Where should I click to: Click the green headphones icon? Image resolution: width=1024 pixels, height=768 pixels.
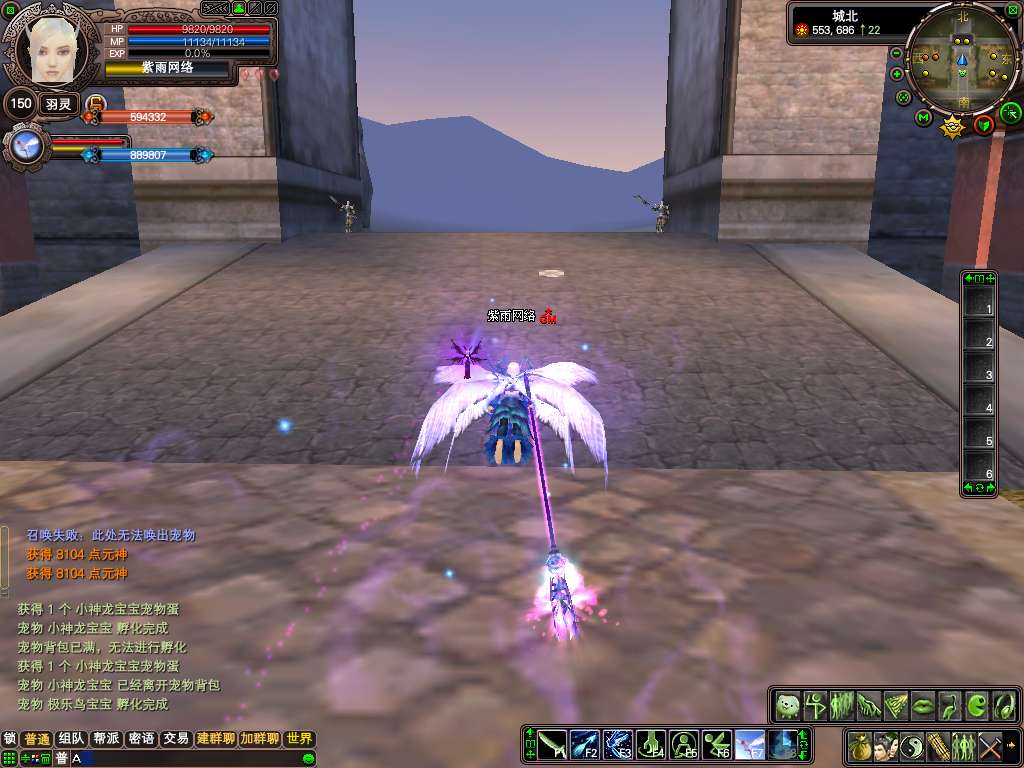pos(1004,704)
